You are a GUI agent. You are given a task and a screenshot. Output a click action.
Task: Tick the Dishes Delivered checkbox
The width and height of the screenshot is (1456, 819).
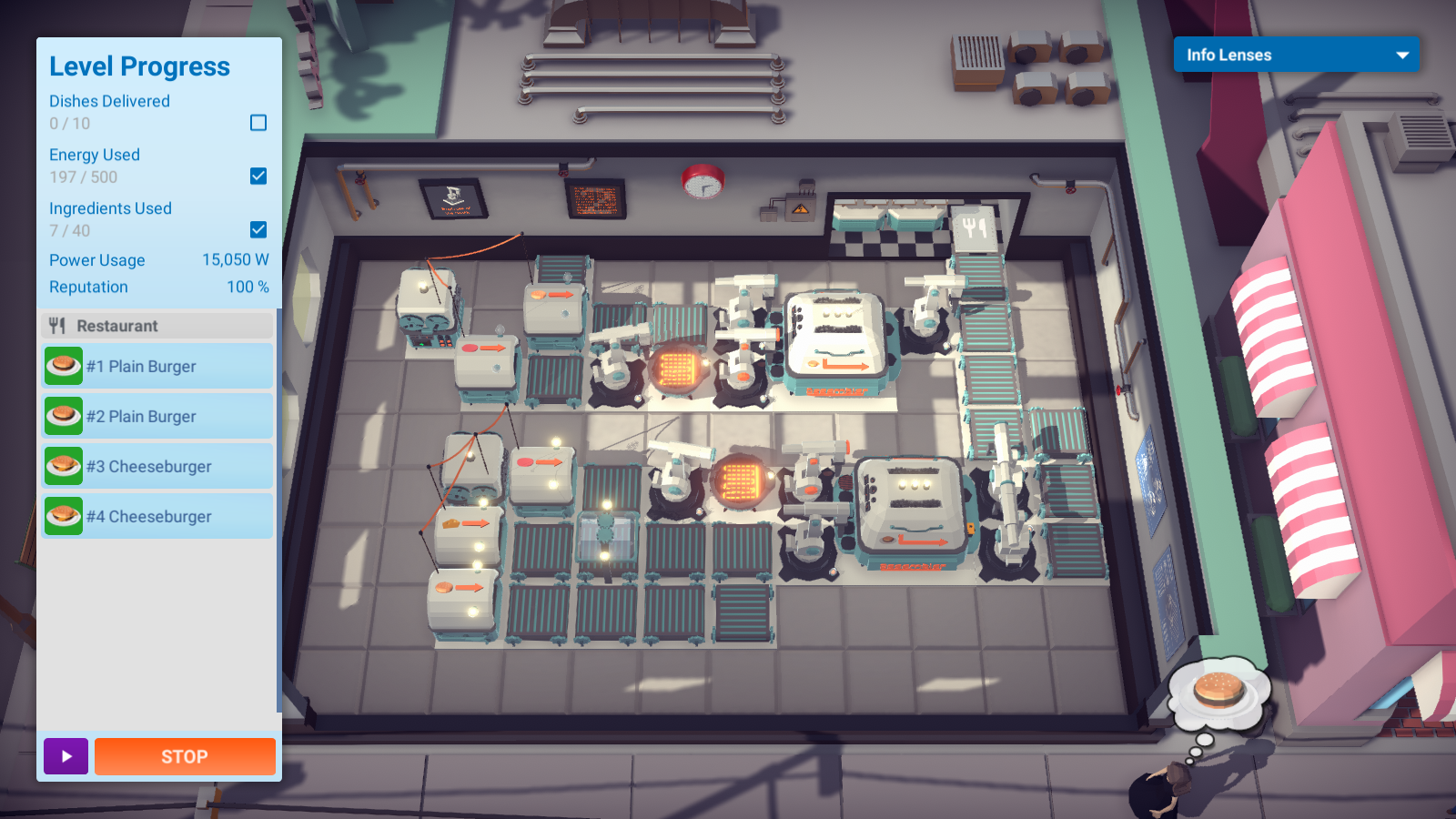260,122
